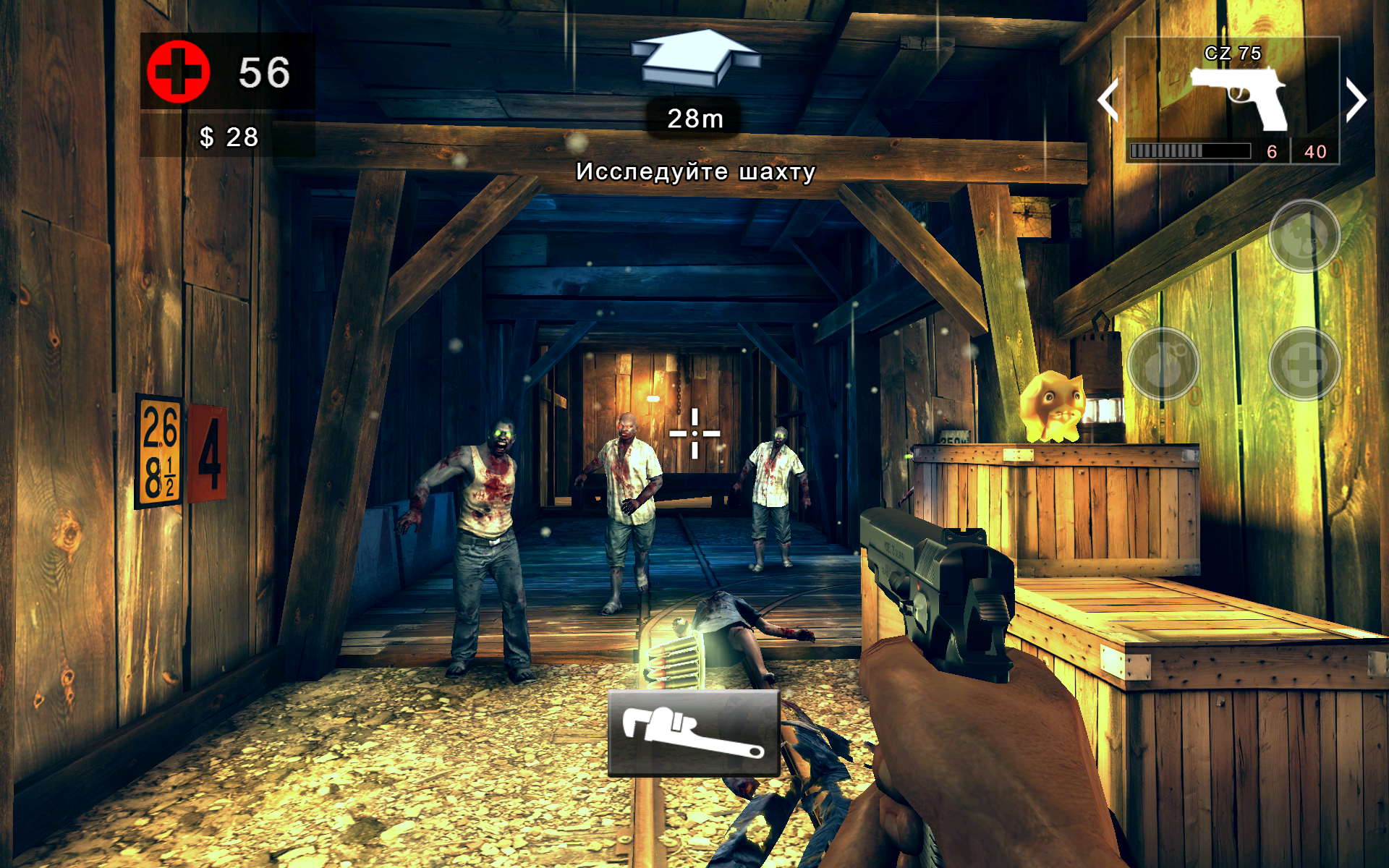Switch to the previous weapon with left arrow
The height and width of the screenshot is (868, 1389).
[x=1108, y=99]
